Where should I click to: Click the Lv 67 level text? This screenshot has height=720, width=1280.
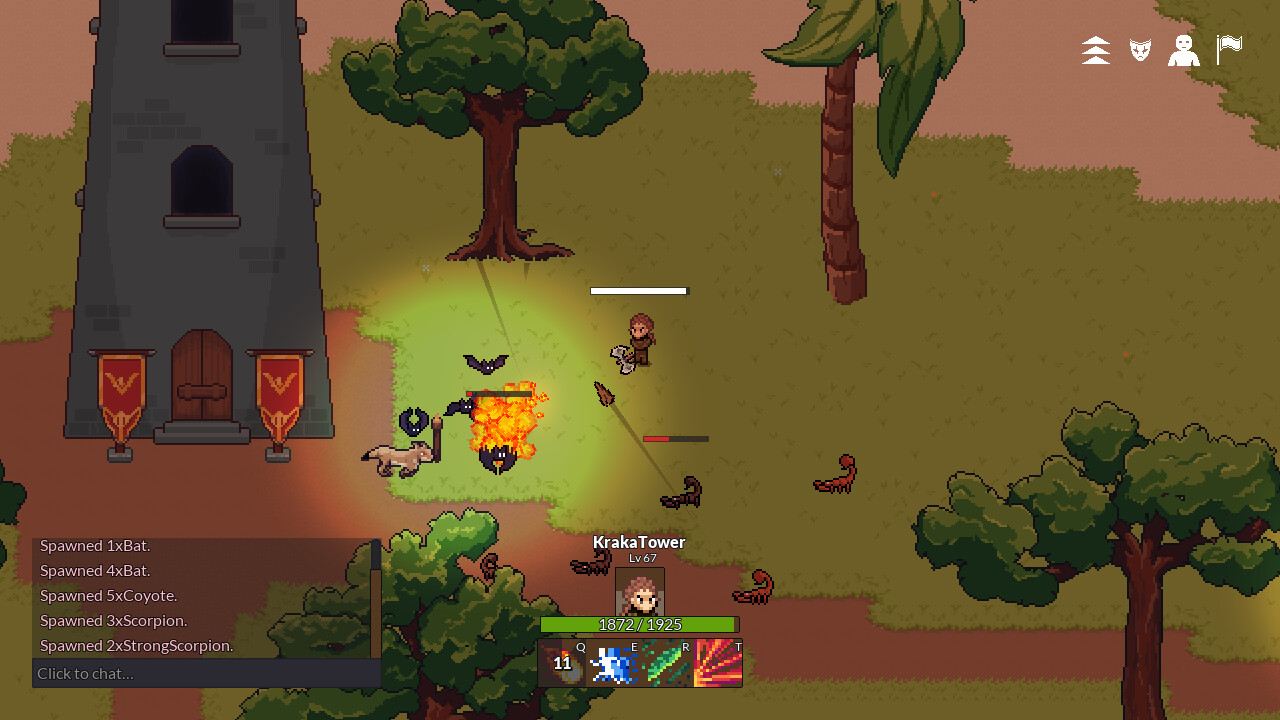(x=638, y=558)
